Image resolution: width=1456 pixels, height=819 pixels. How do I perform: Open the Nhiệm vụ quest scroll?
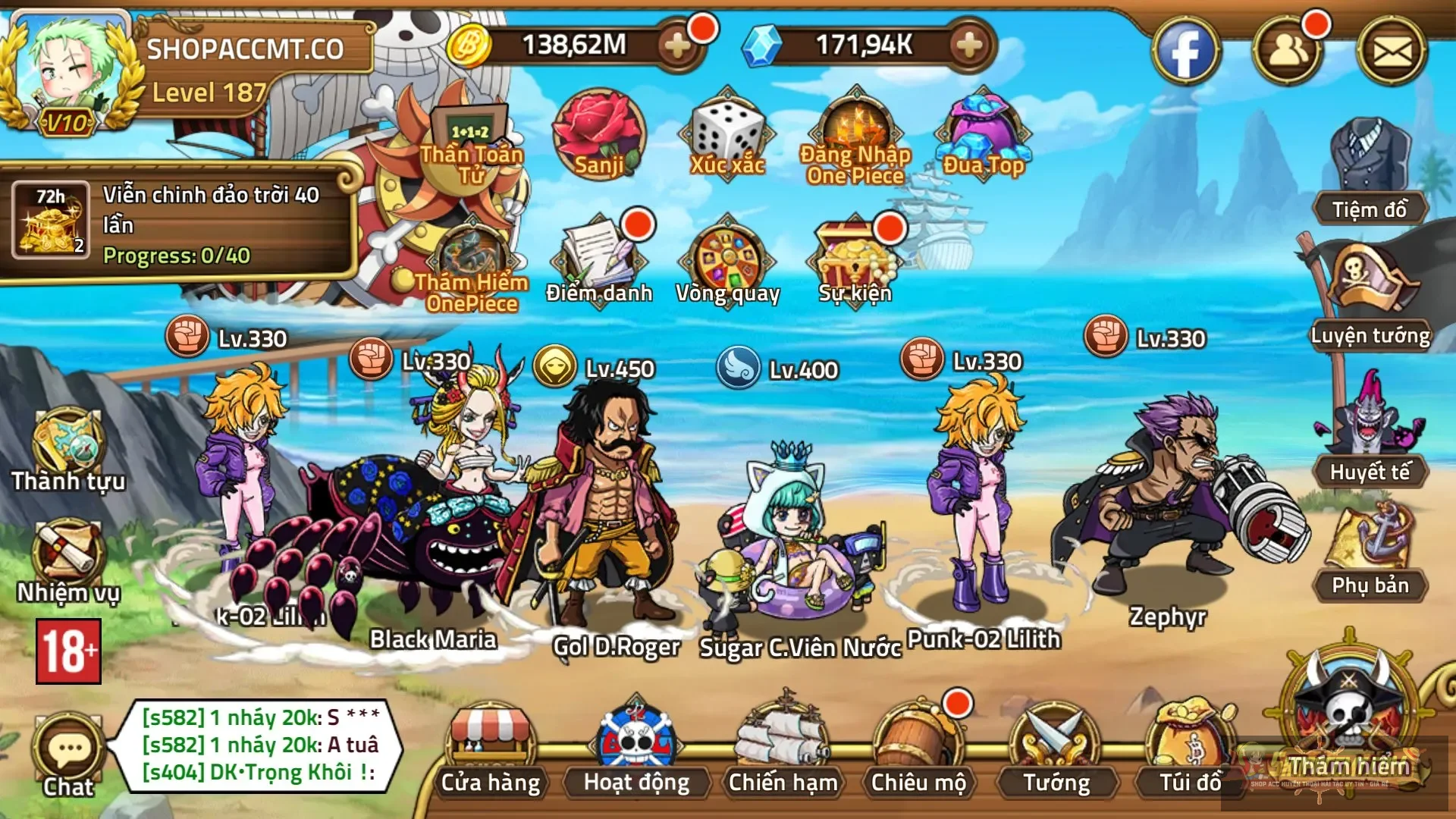68,557
